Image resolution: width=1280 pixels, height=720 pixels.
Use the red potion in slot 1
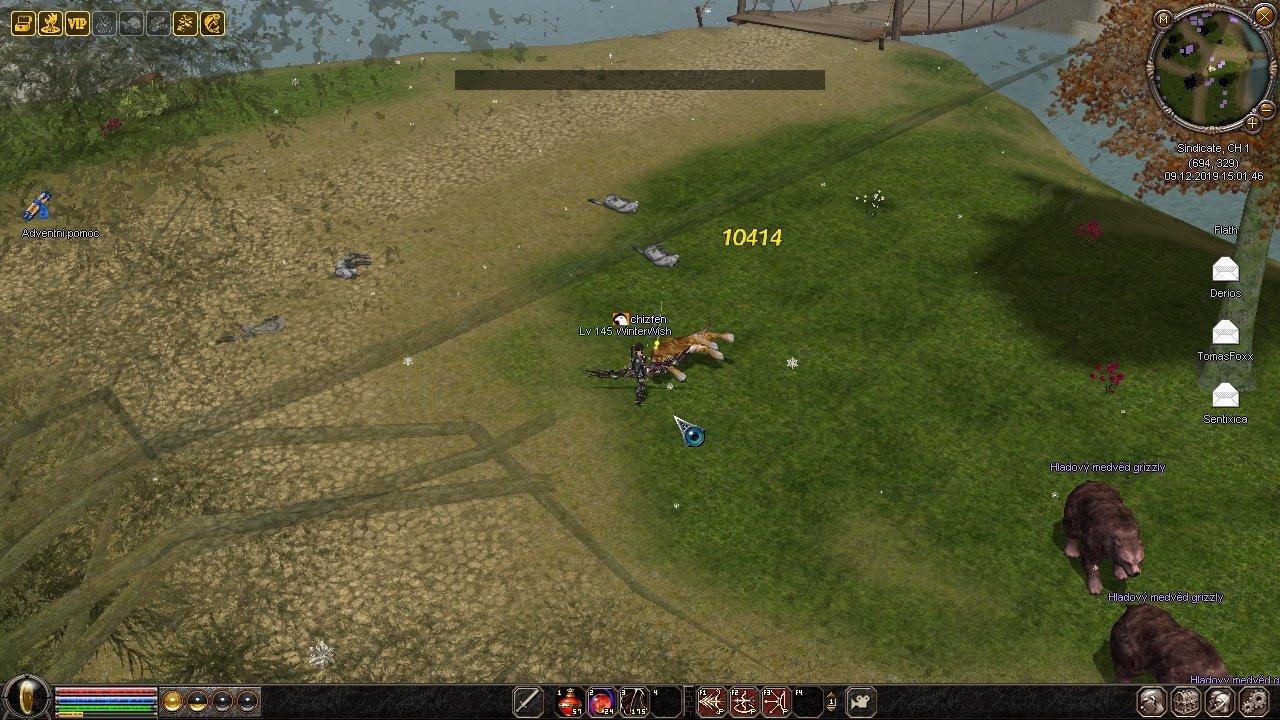[x=570, y=702]
